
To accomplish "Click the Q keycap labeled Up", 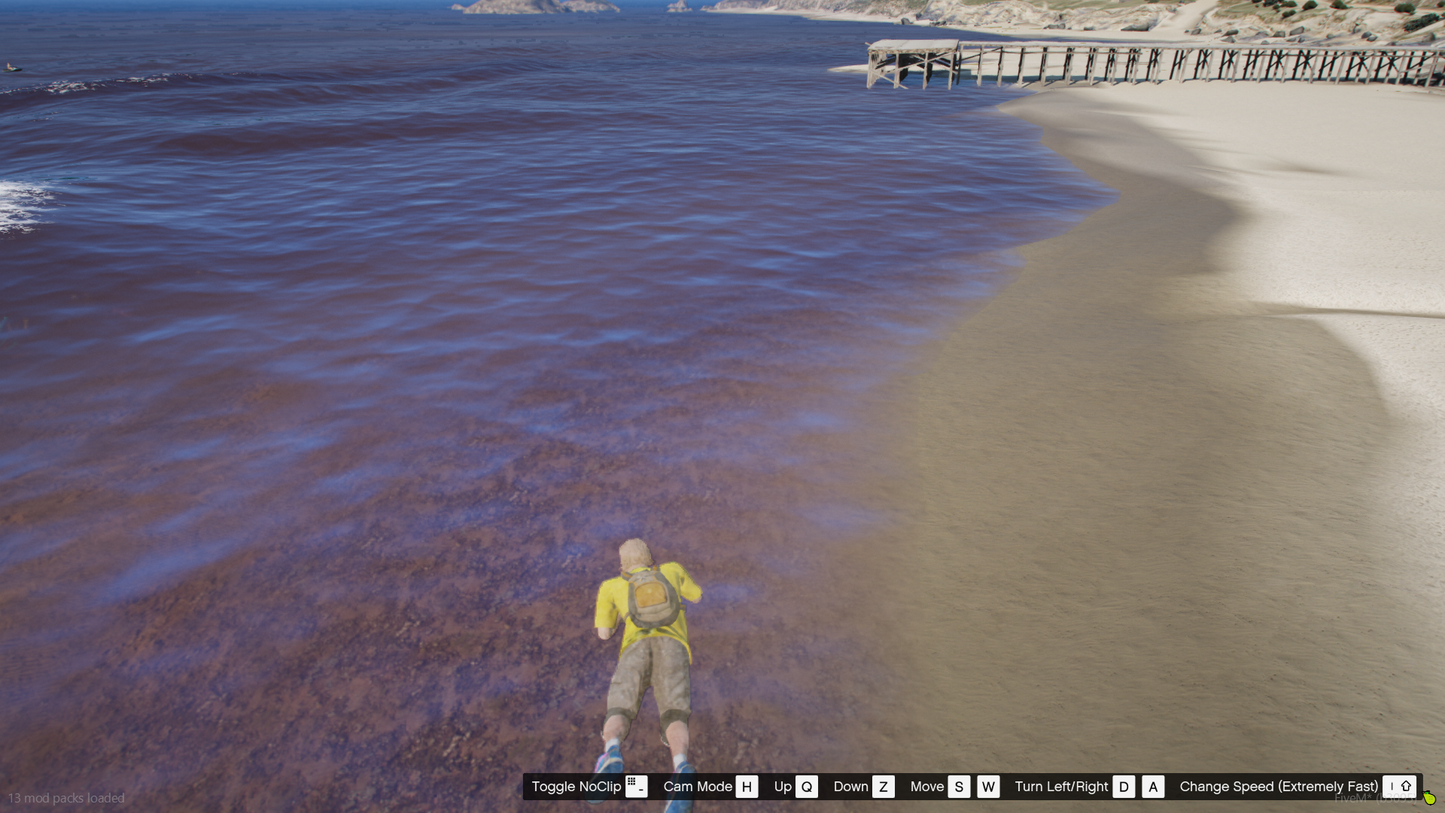I will point(806,786).
